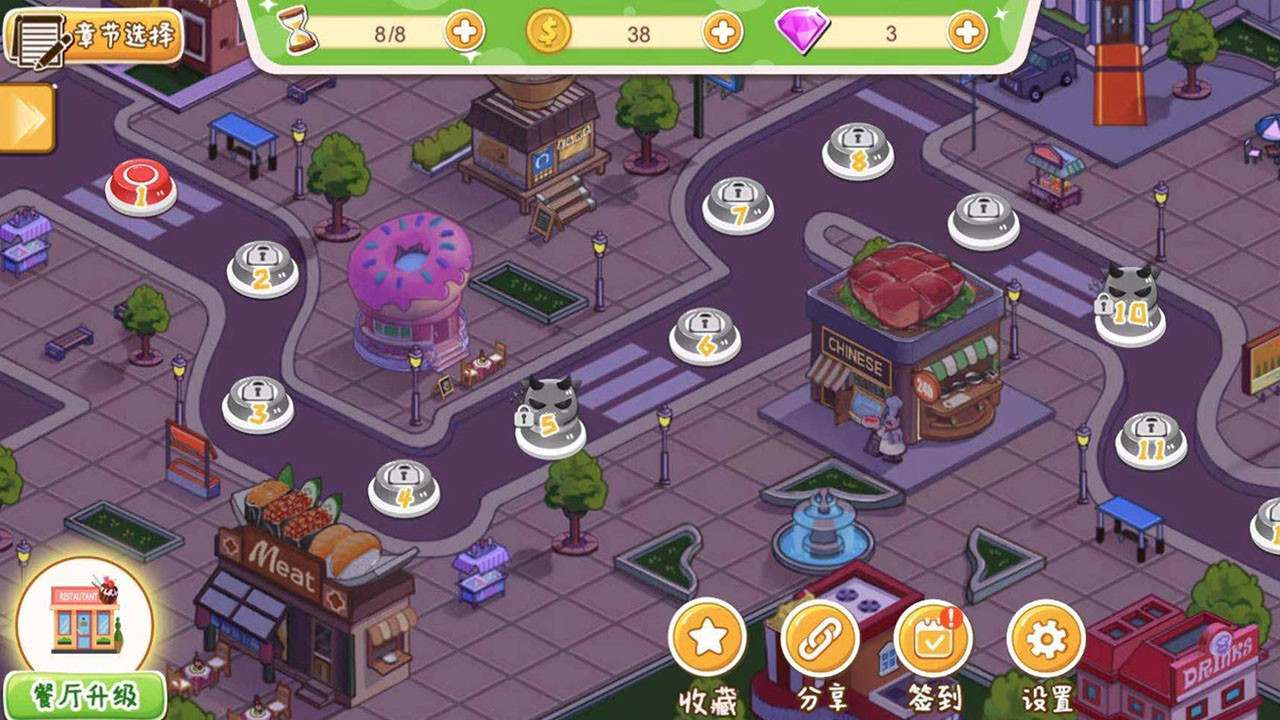Viewport: 1280px width, 720px height.
Task: Choose locked level 4 dish
Action: coord(404,487)
